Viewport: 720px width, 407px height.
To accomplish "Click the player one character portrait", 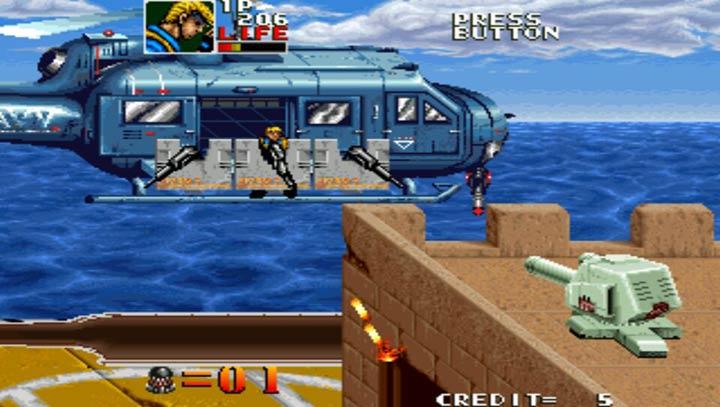I will pyautogui.click(x=179, y=26).
